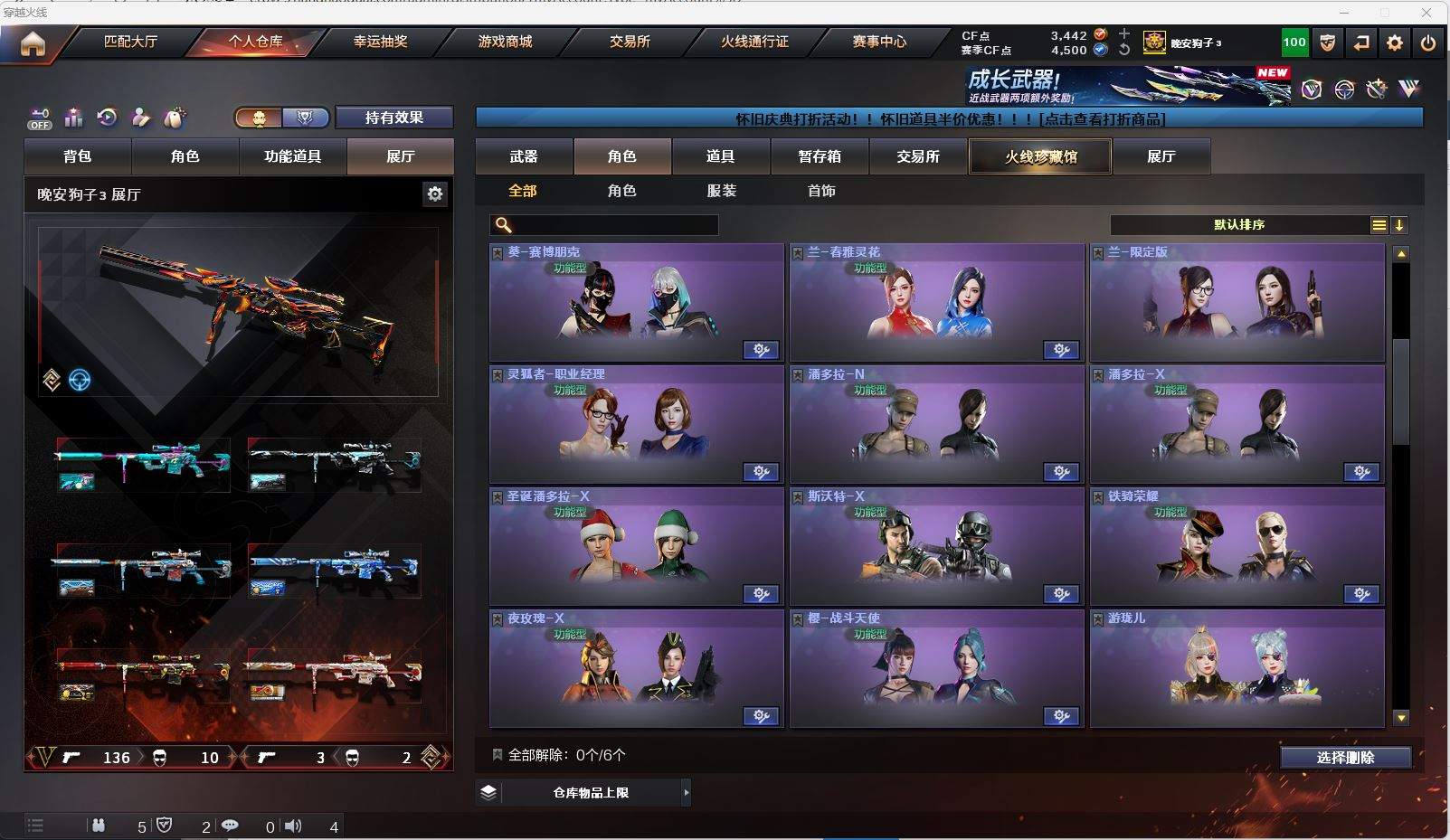This screenshot has width=1450, height=840.
Task: Open 火线通行证 battle pass
Action: [754, 42]
